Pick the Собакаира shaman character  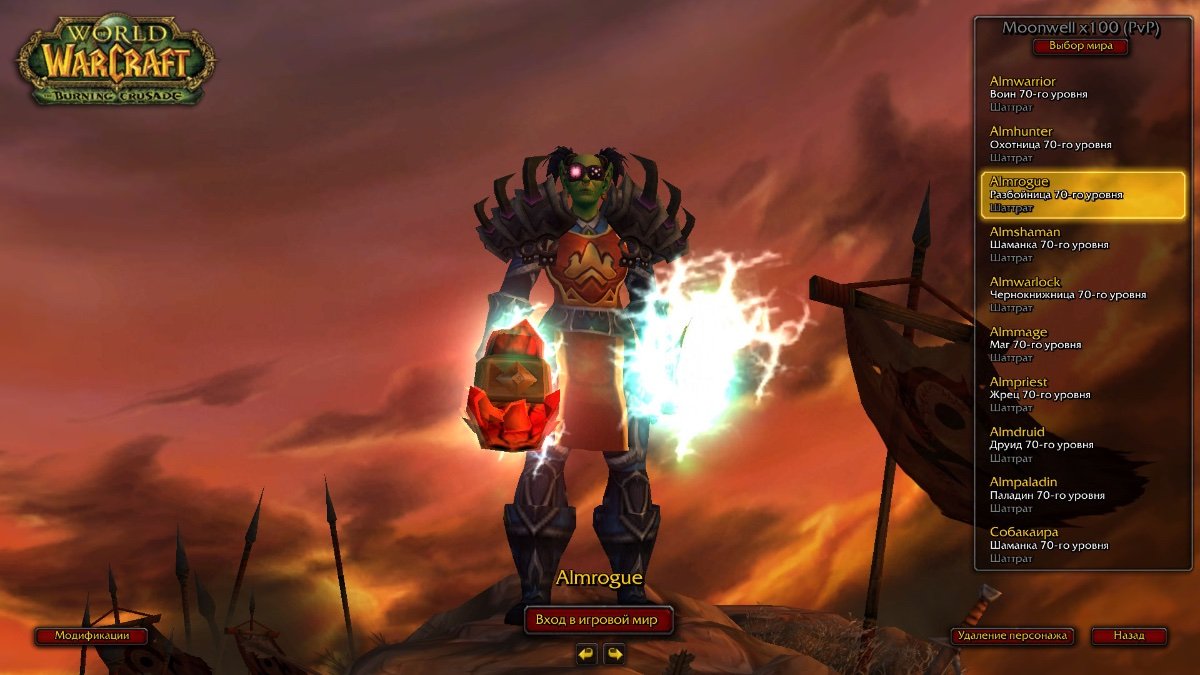tap(1070, 545)
